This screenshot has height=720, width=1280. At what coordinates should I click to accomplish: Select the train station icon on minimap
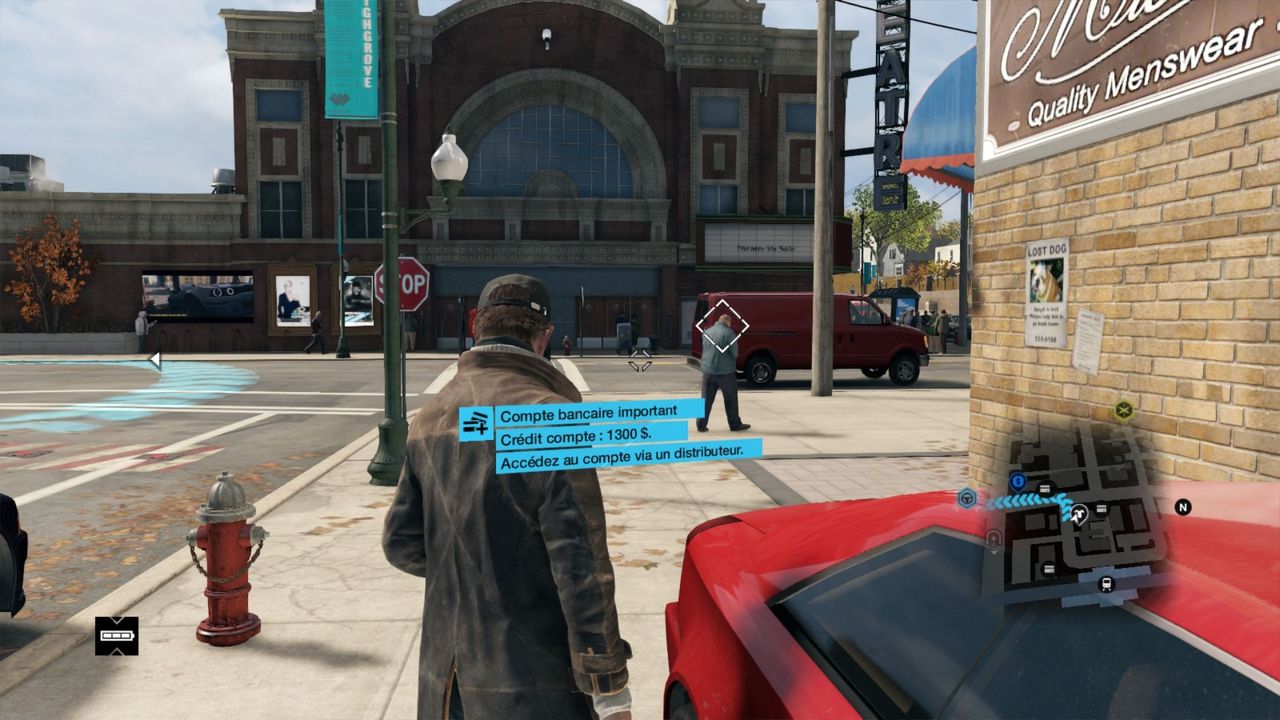pos(1107,584)
